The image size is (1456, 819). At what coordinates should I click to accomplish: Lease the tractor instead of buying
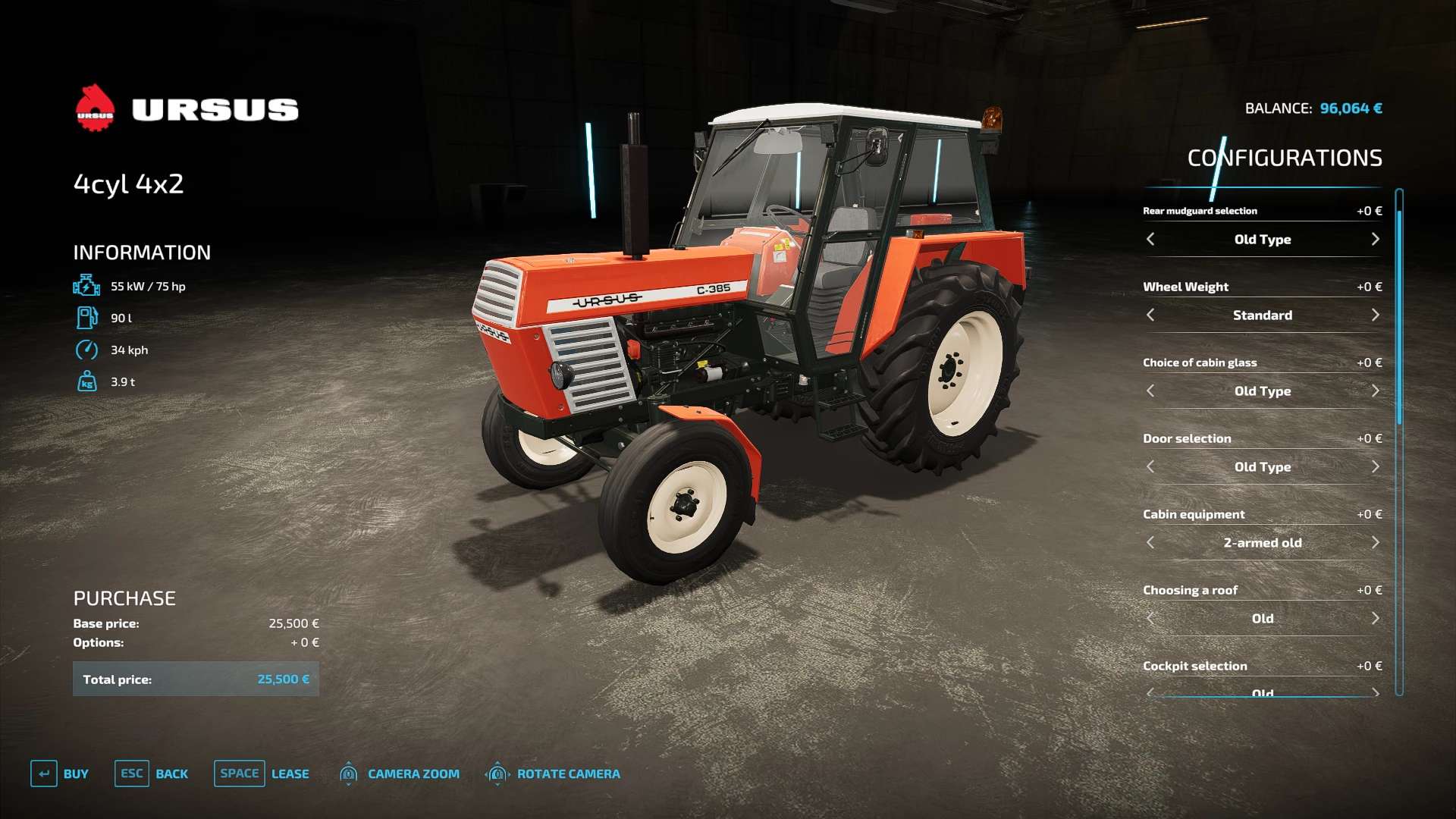coord(262,773)
